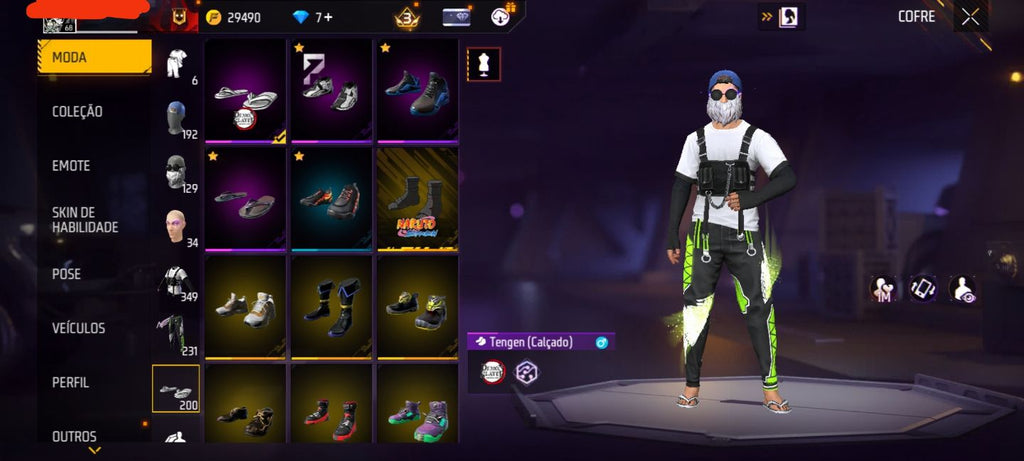
Task: Pick the orange and black sneakers
Action: point(331,199)
